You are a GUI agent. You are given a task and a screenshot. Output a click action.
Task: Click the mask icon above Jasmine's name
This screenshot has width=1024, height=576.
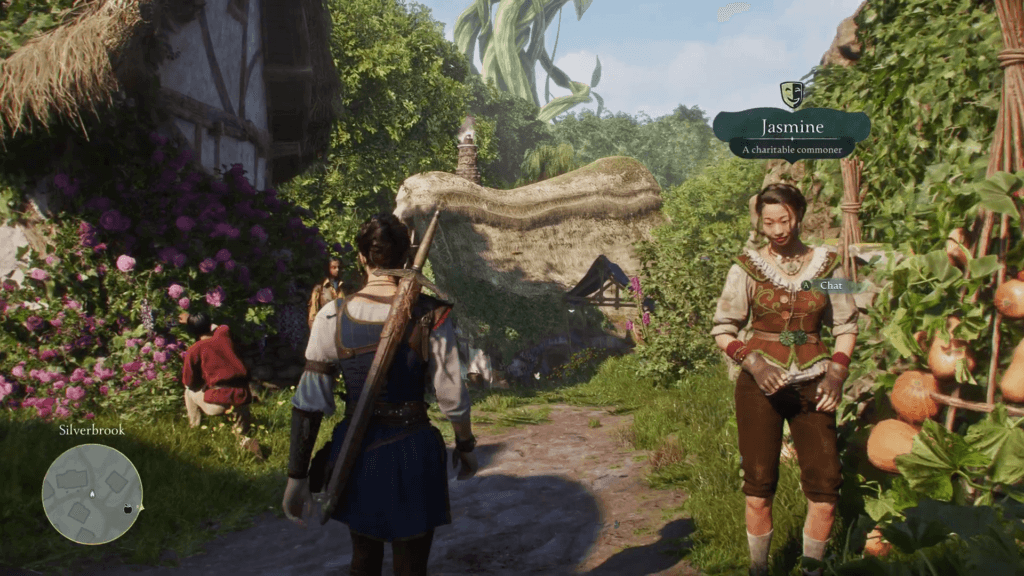point(791,94)
